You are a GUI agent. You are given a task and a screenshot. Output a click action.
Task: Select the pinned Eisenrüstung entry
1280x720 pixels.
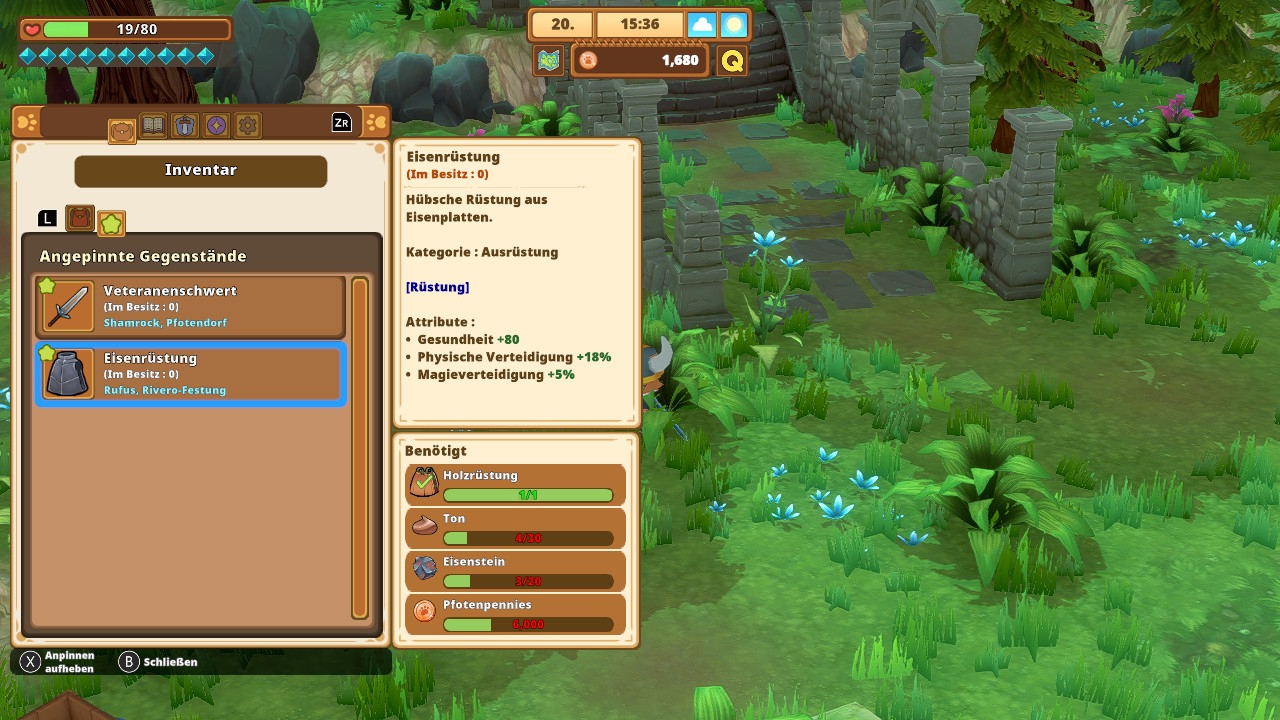pos(190,374)
